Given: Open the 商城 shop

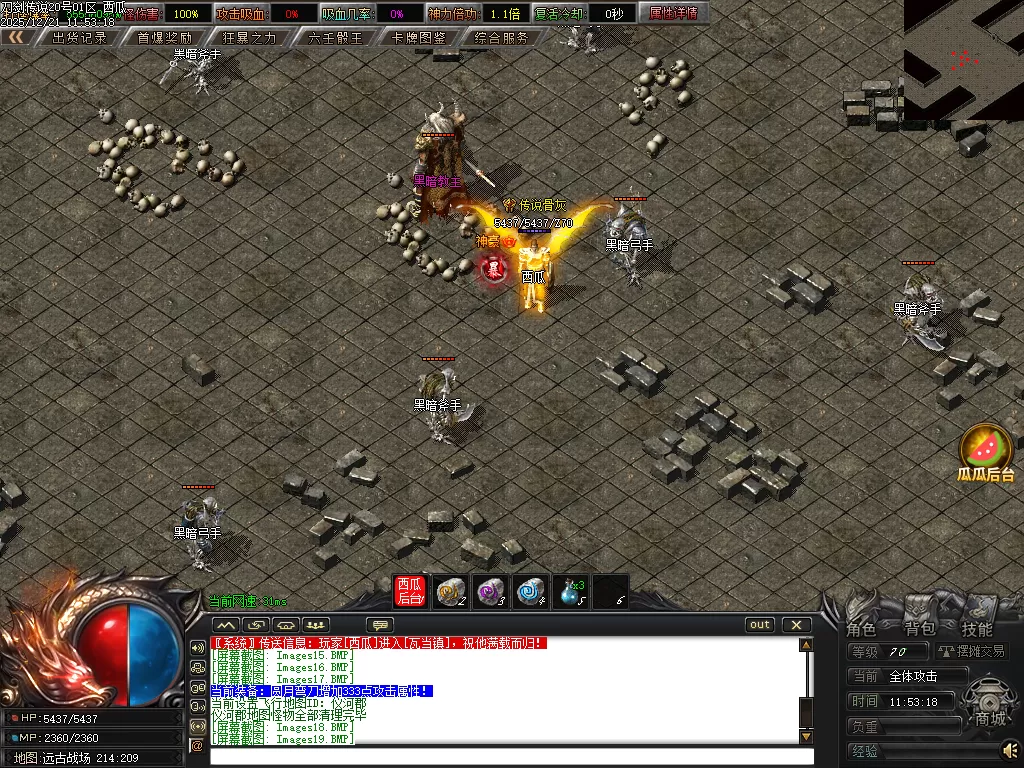Looking at the screenshot, I should (991, 718).
